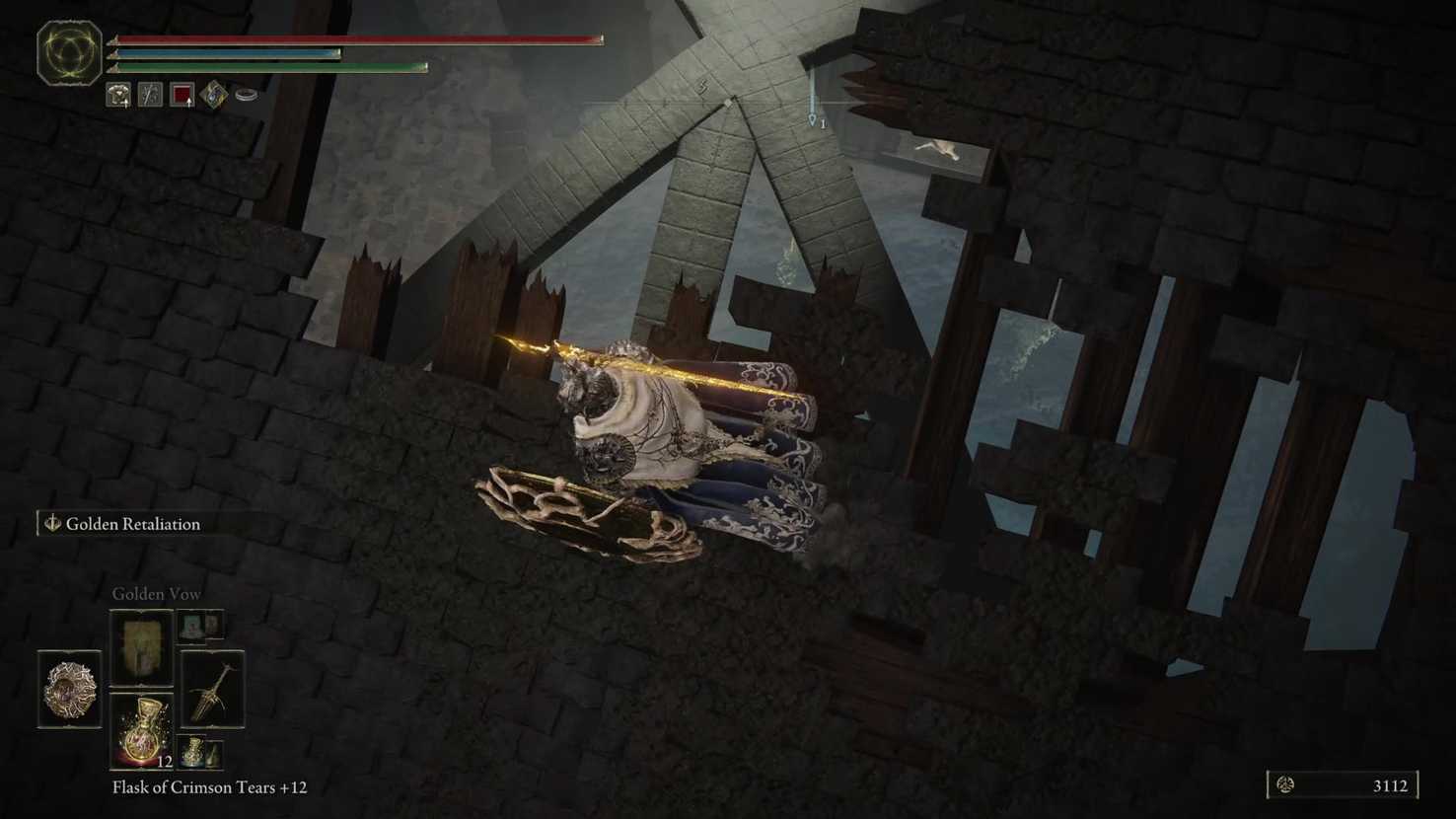Click the red square buff status icon
This screenshot has width=1456, height=819.
pyautogui.click(x=182, y=95)
